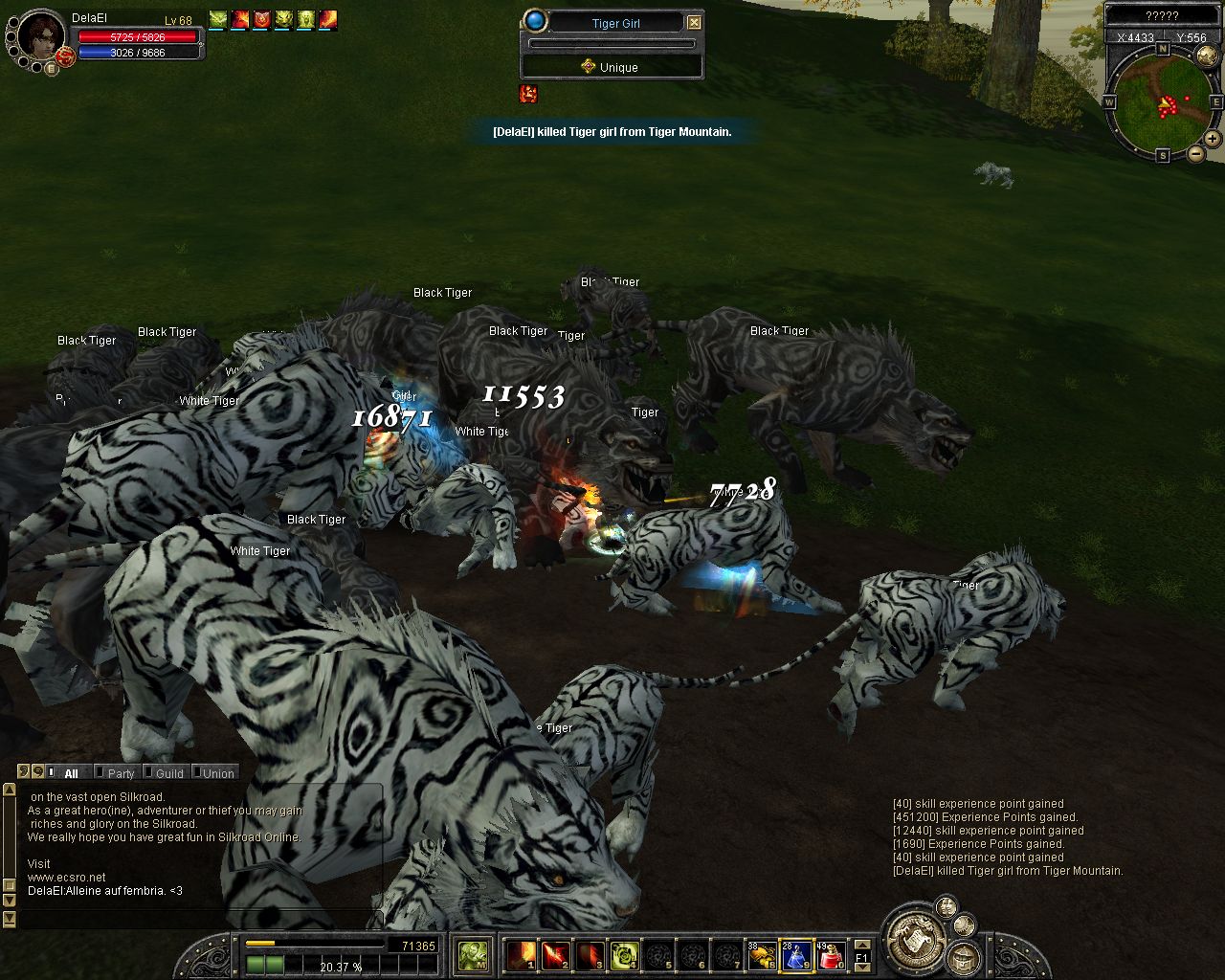Open the world map globe button
Screen dimensions: 1225x980
[1207, 56]
